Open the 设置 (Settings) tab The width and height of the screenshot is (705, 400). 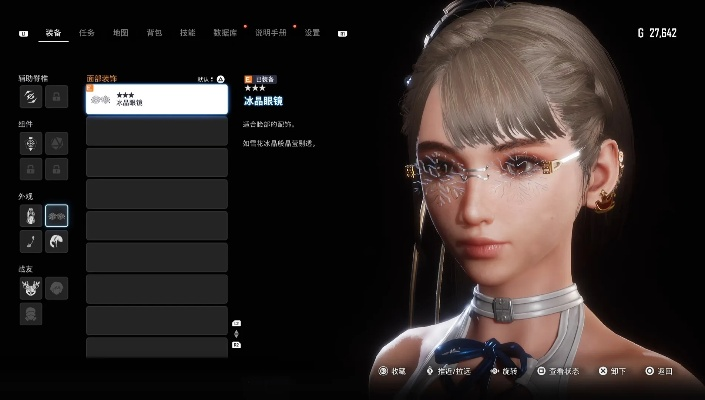pyautogui.click(x=312, y=33)
